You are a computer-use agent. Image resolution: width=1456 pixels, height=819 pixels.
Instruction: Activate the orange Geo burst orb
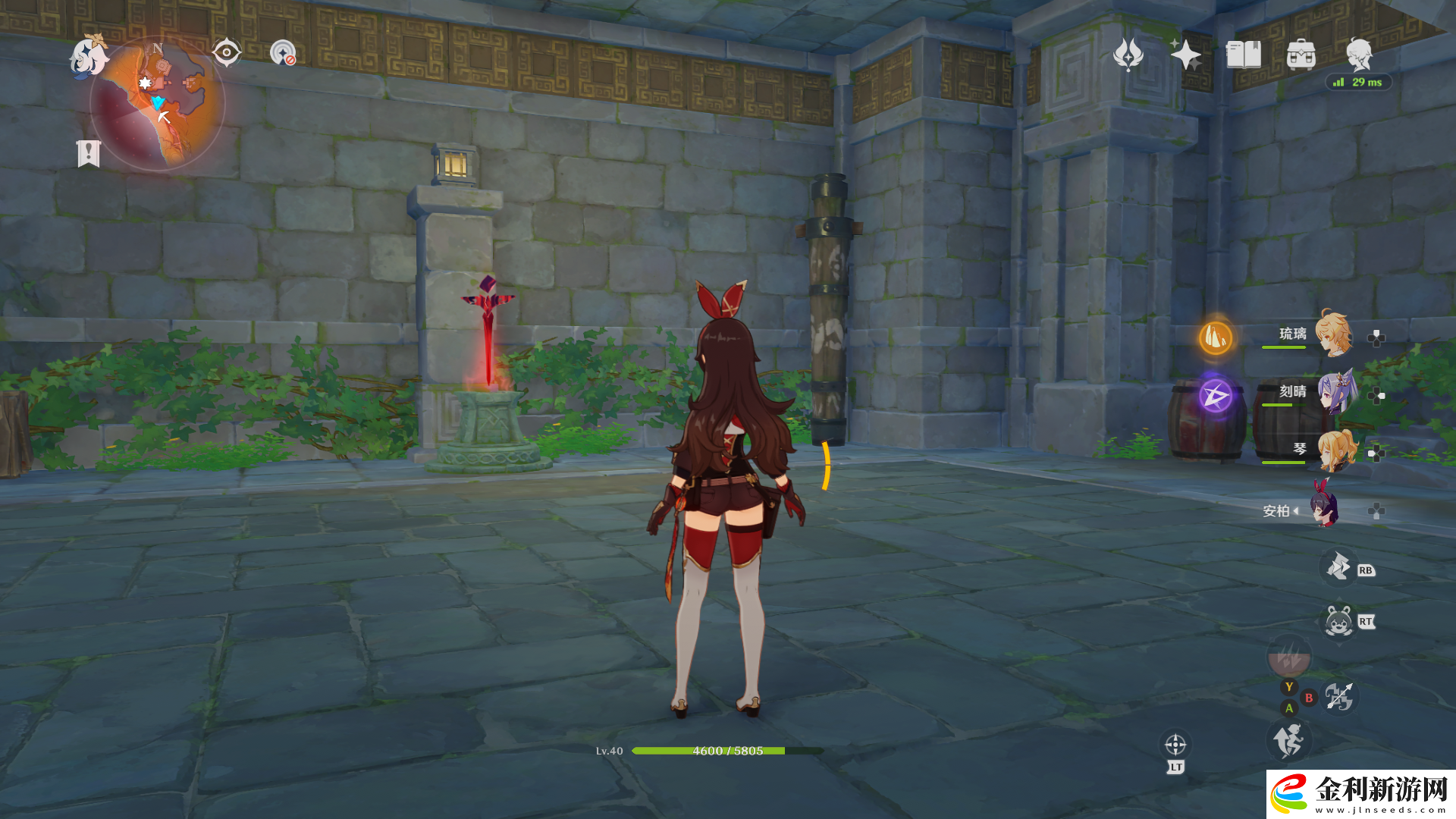coord(1215,337)
